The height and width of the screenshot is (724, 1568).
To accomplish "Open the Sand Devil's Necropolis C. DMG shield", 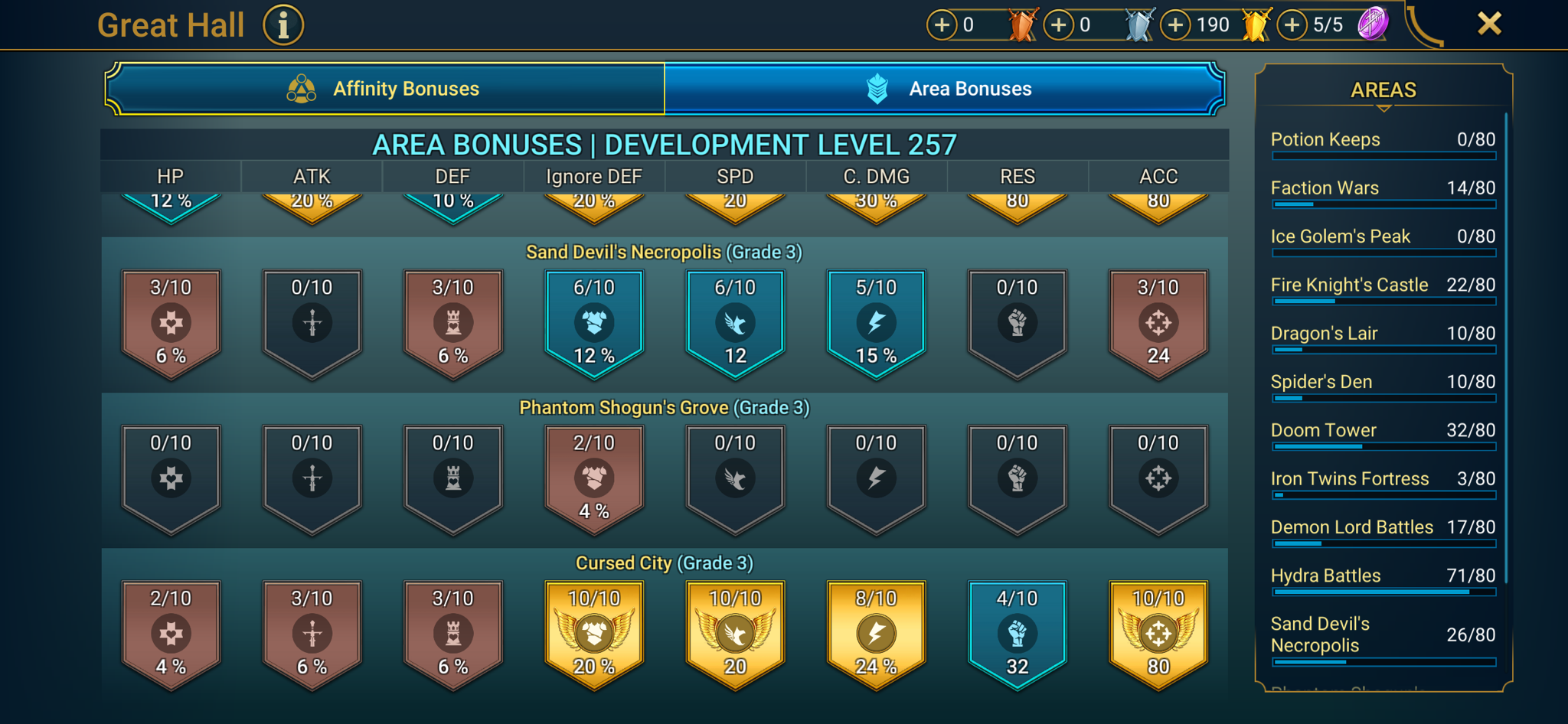I will tap(875, 321).
